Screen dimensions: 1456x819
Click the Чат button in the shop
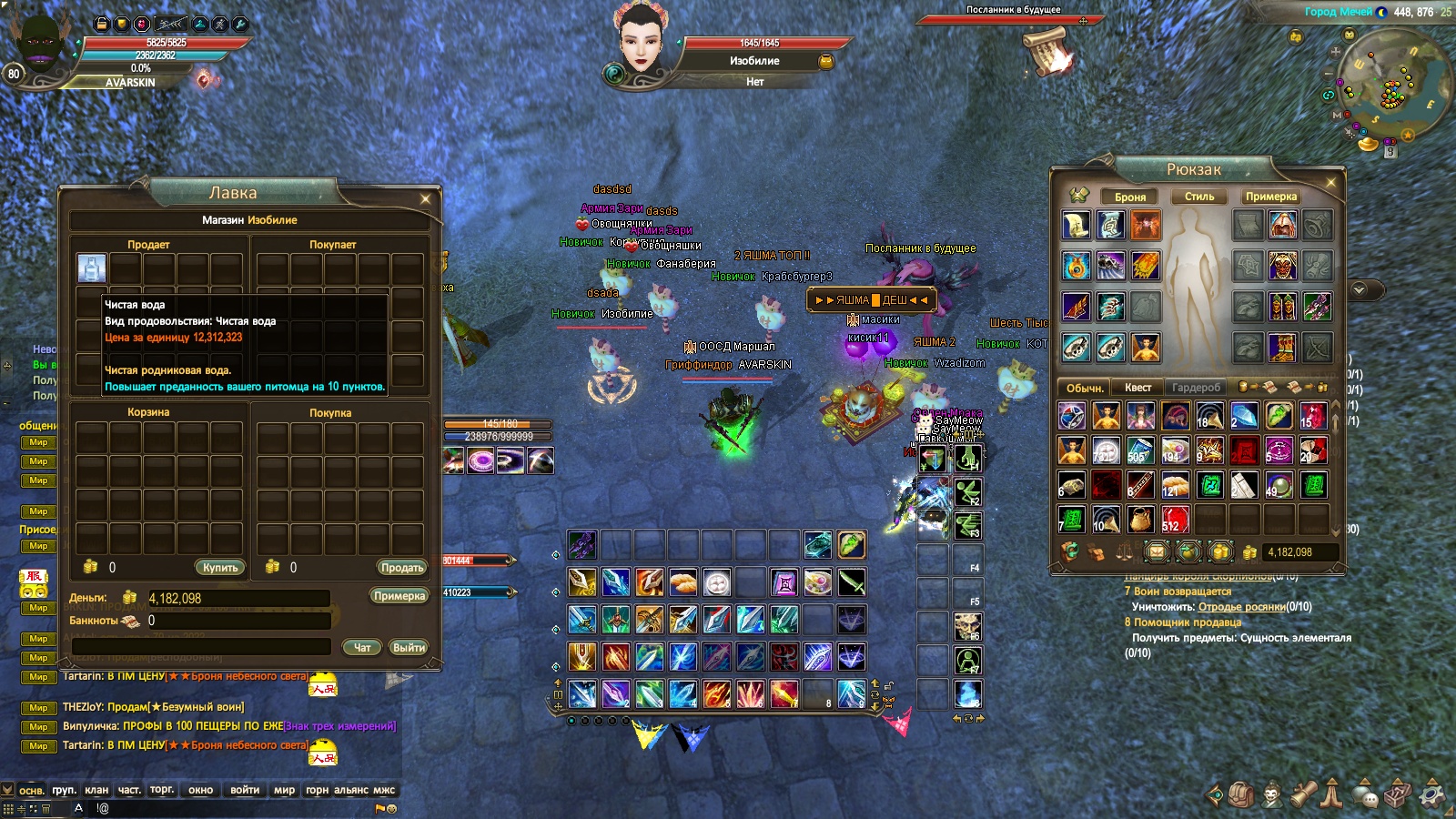[362, 647]
